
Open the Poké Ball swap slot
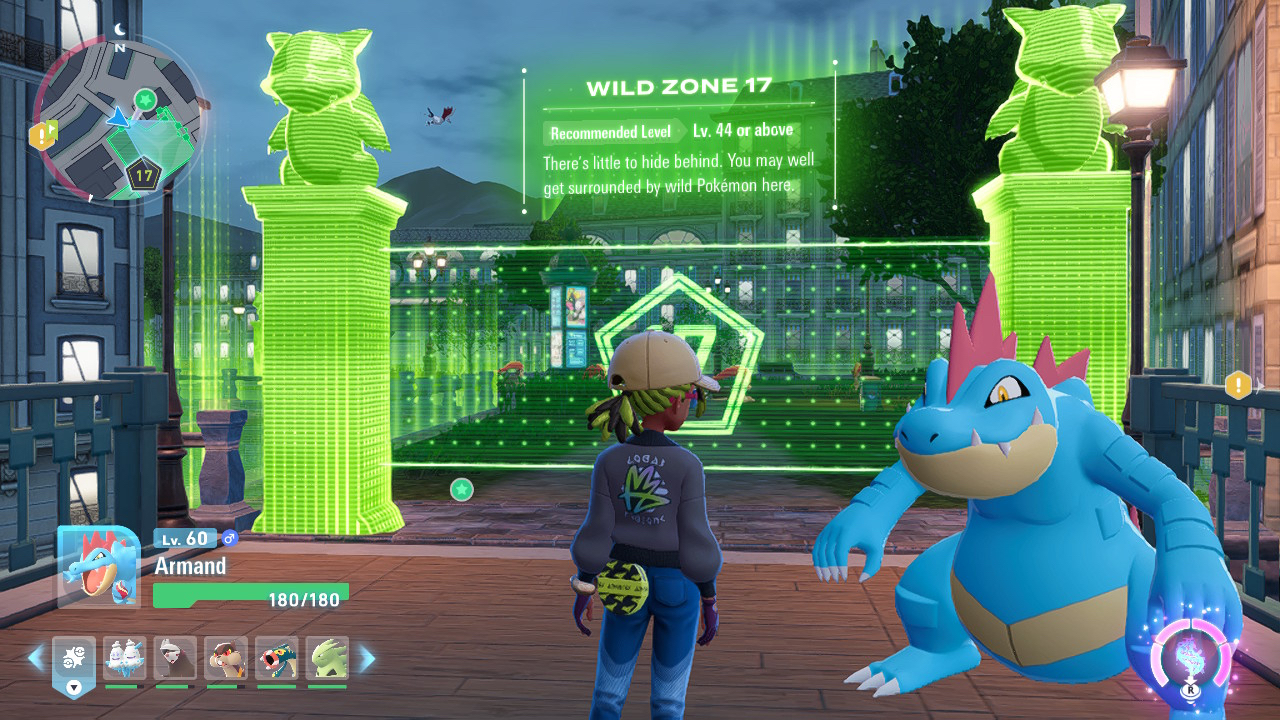pyautogui.click(x=74, y=660)
